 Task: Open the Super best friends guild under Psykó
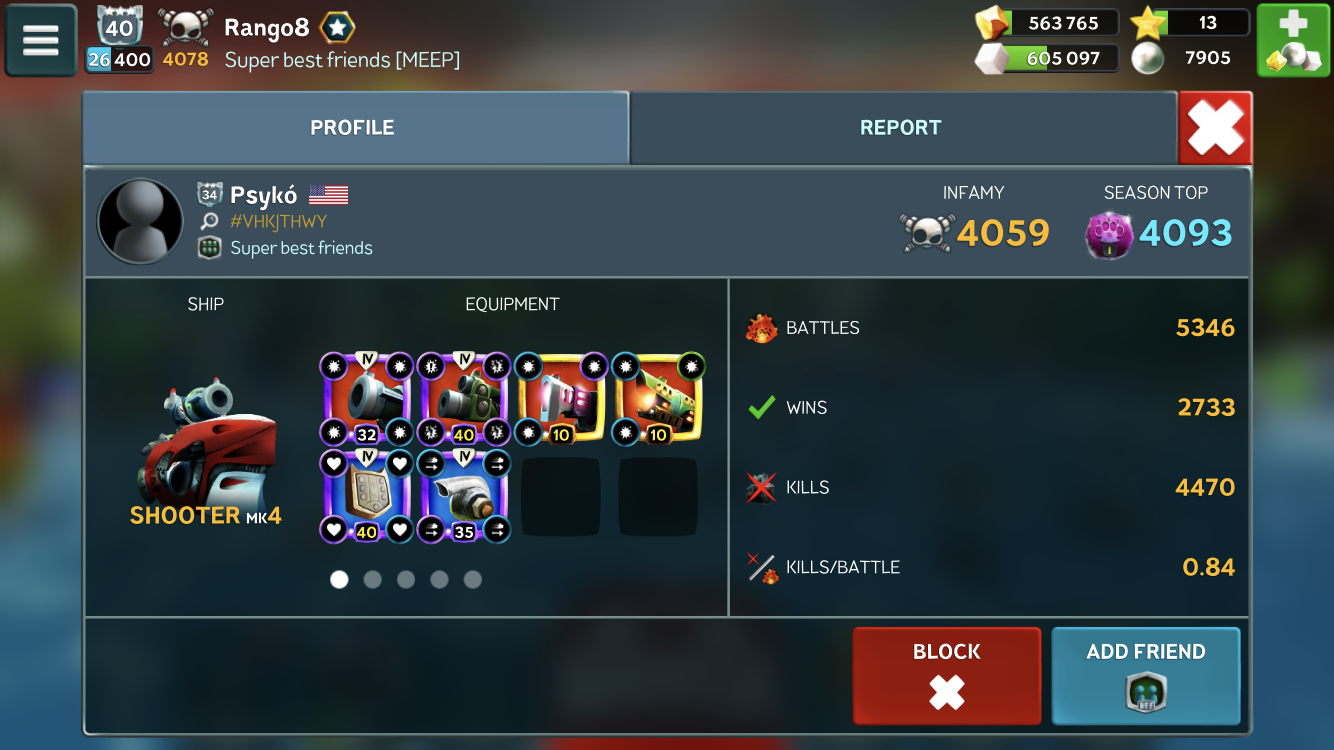point(300,248)
